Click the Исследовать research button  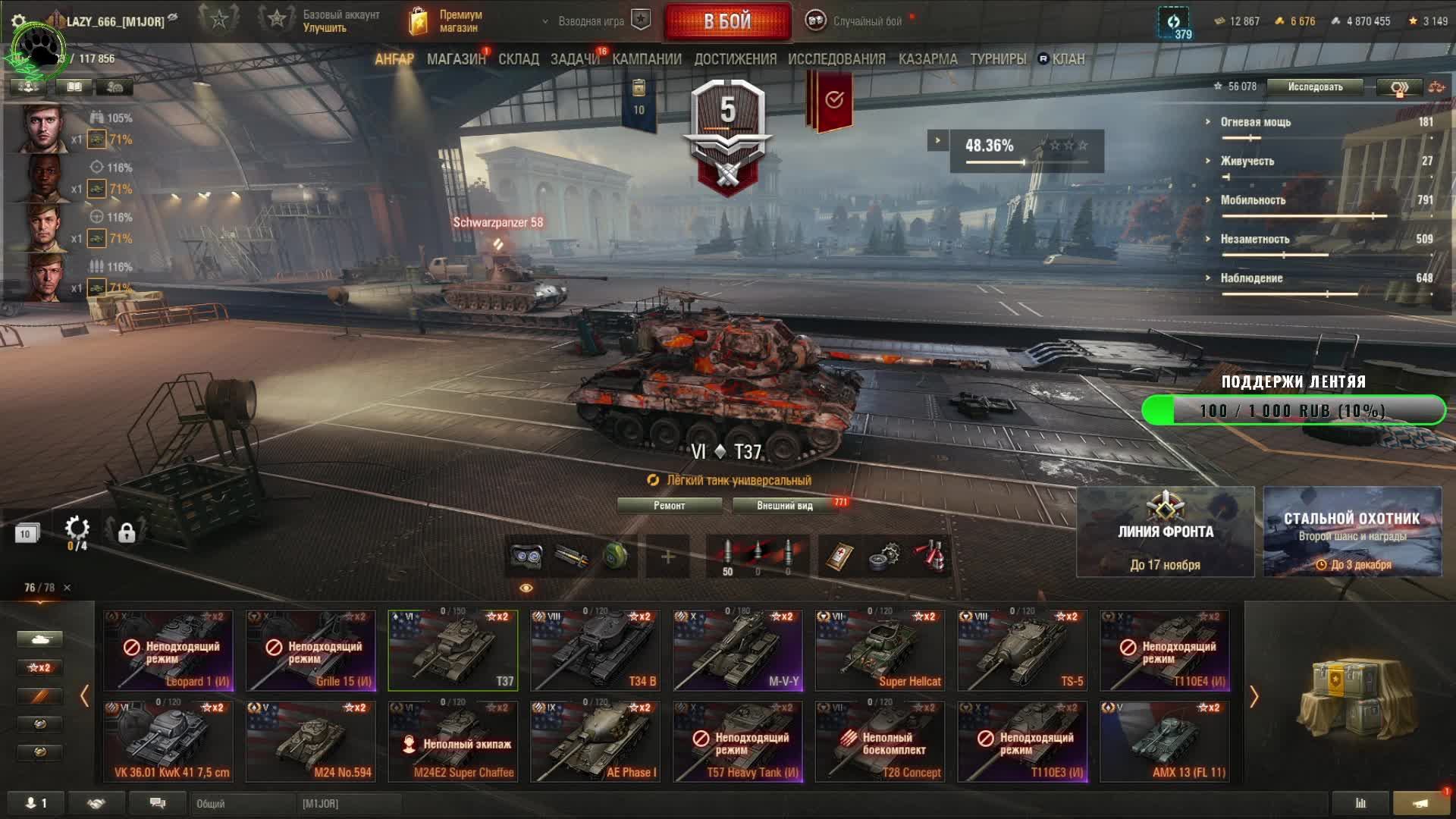point(1315,87)
